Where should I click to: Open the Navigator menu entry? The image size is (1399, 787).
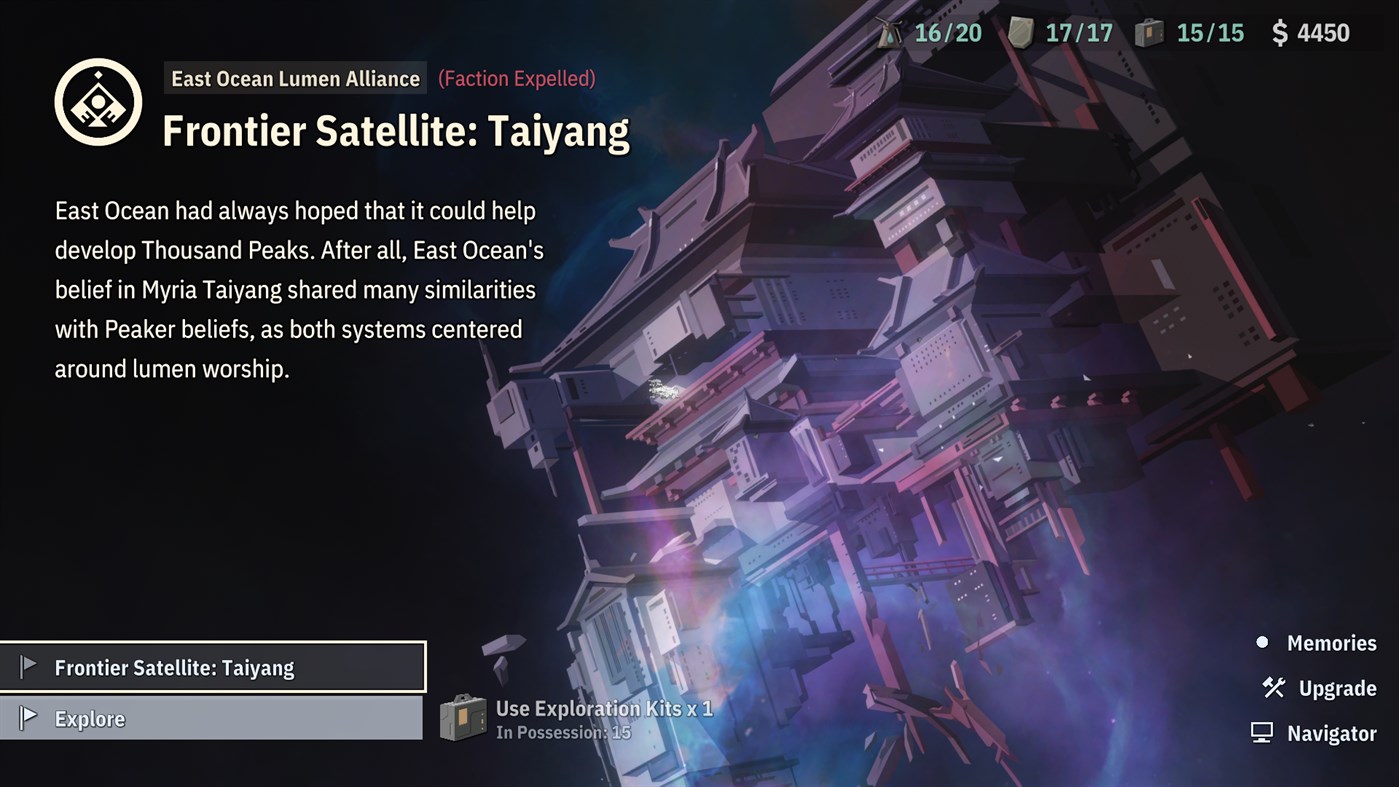point(1338,733)
